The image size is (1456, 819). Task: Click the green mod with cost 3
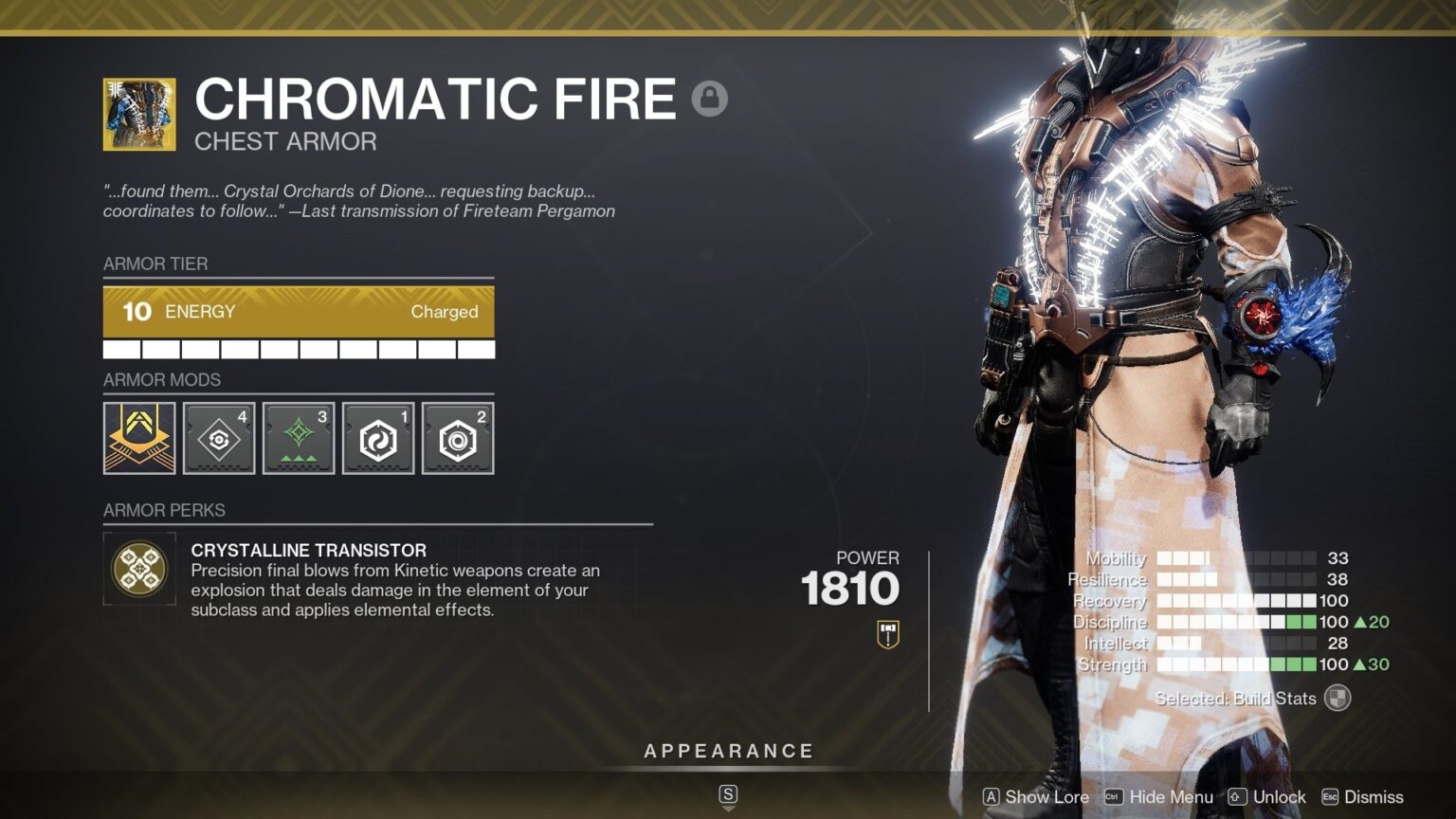click(x=299, y=437)
